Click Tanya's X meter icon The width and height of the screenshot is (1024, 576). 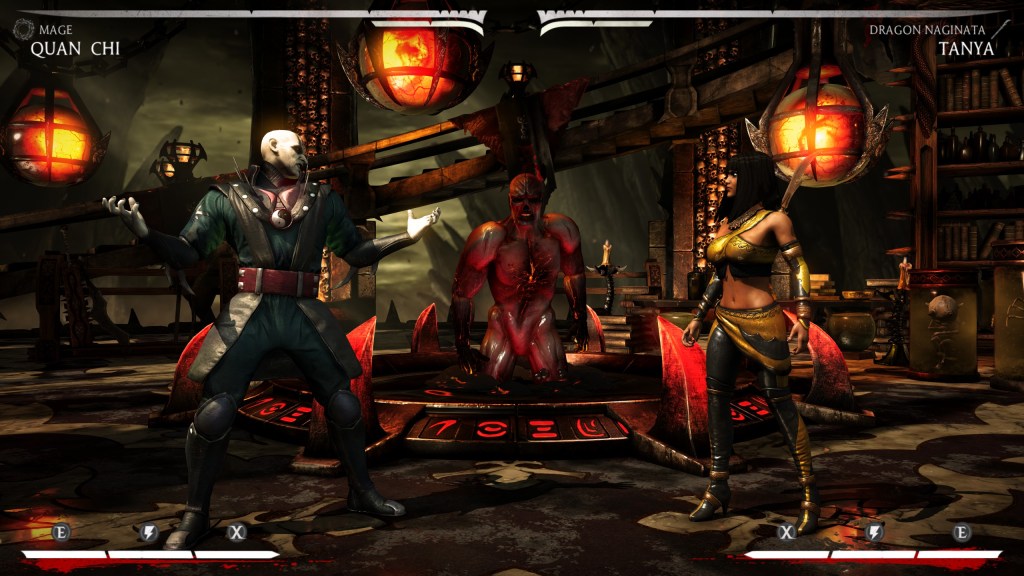pyautogui.click(x=787, y=532)
